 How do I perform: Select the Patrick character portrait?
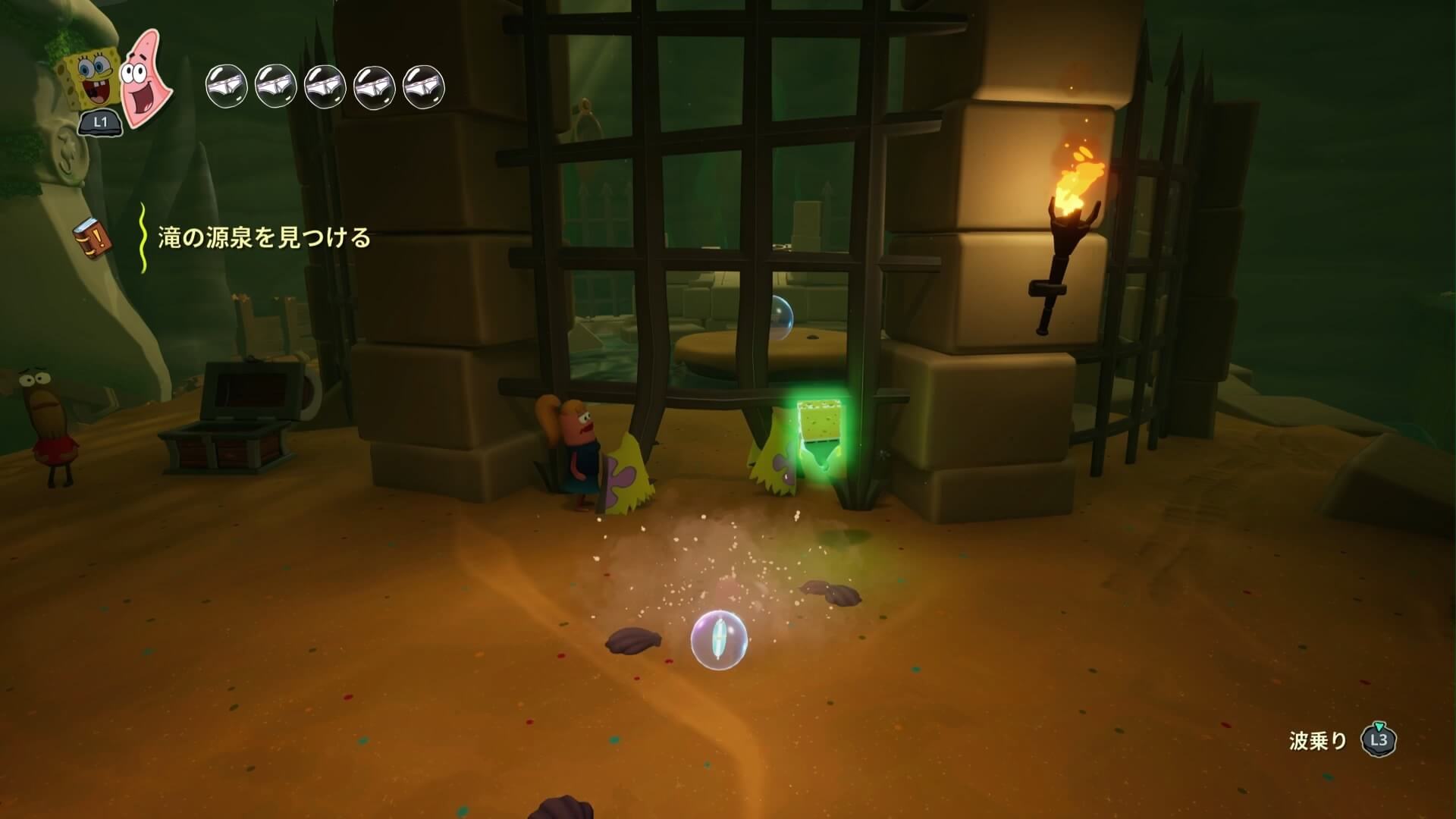(145, 78)
